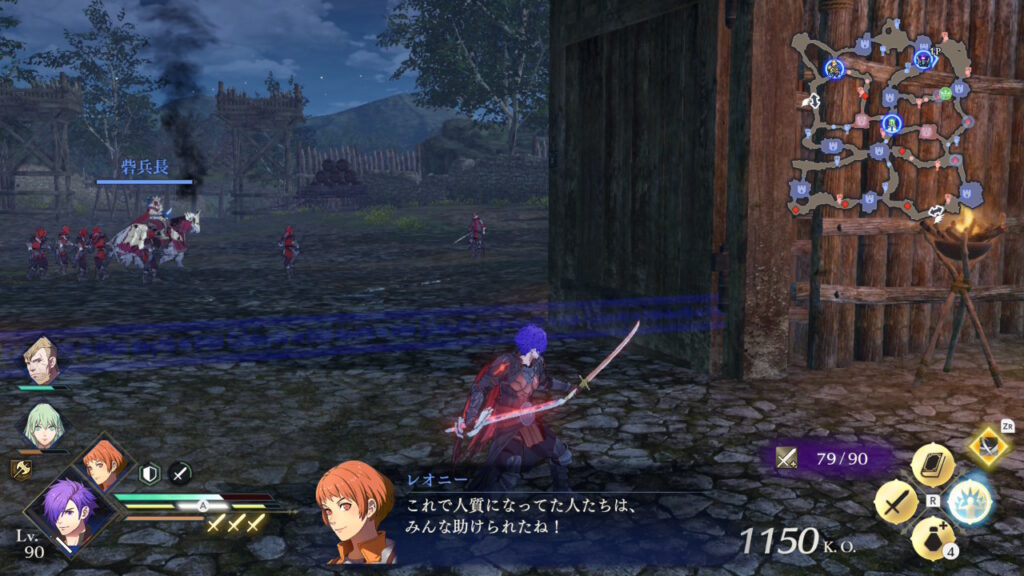
Task: Click the round sword status icon
Action: pos(180,473)
